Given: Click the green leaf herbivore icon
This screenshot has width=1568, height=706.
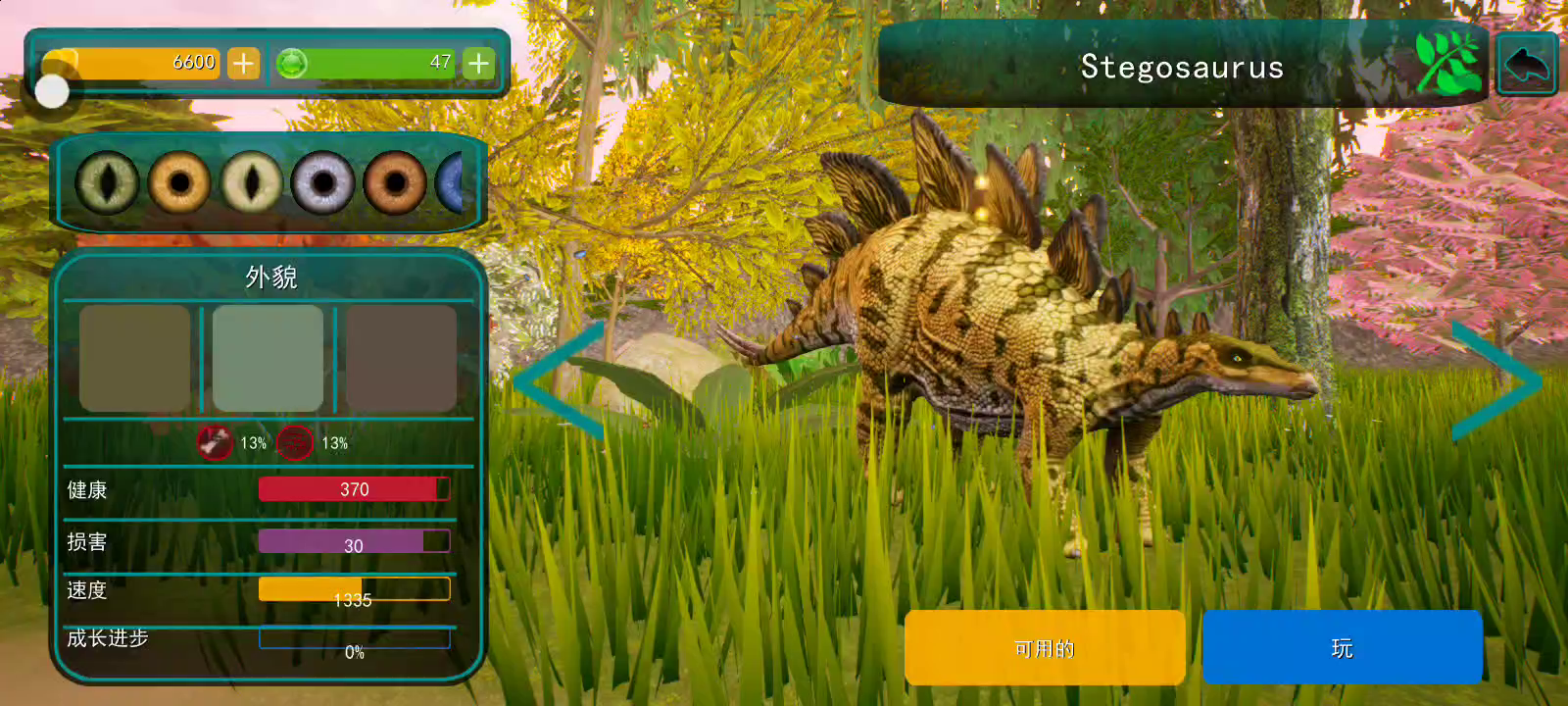Looking at the screenshot, I should (1447, 63).
